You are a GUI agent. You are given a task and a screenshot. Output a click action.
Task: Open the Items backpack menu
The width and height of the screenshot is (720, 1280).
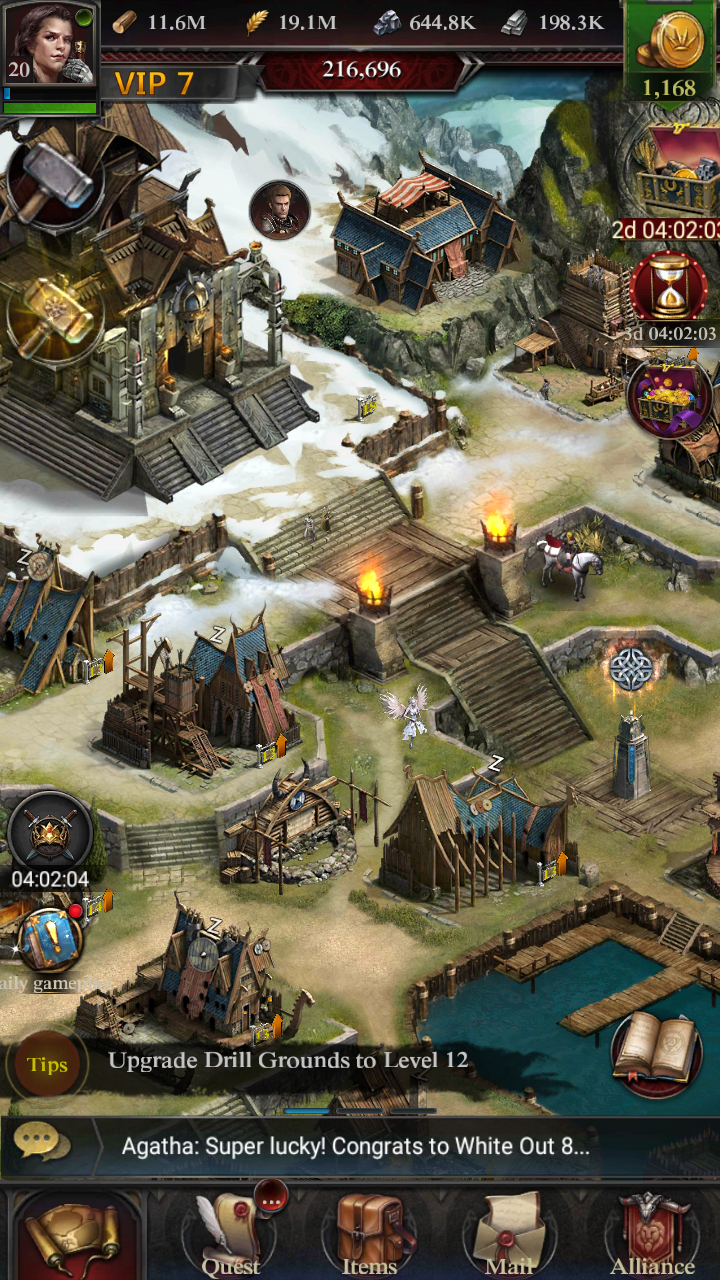coord(369,1236)
